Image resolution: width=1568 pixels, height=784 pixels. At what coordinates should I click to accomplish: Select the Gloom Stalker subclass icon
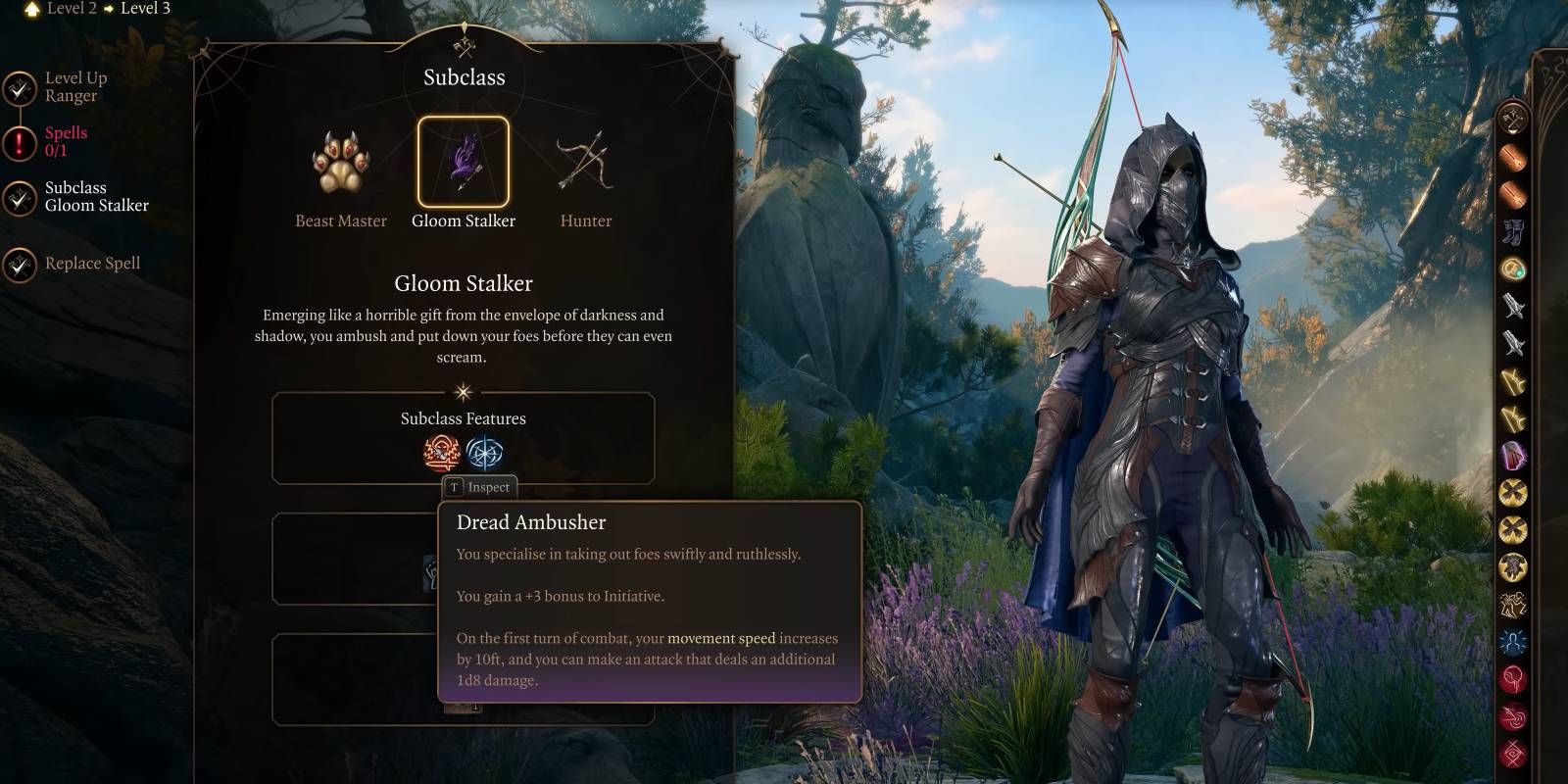tap(464, 163)
